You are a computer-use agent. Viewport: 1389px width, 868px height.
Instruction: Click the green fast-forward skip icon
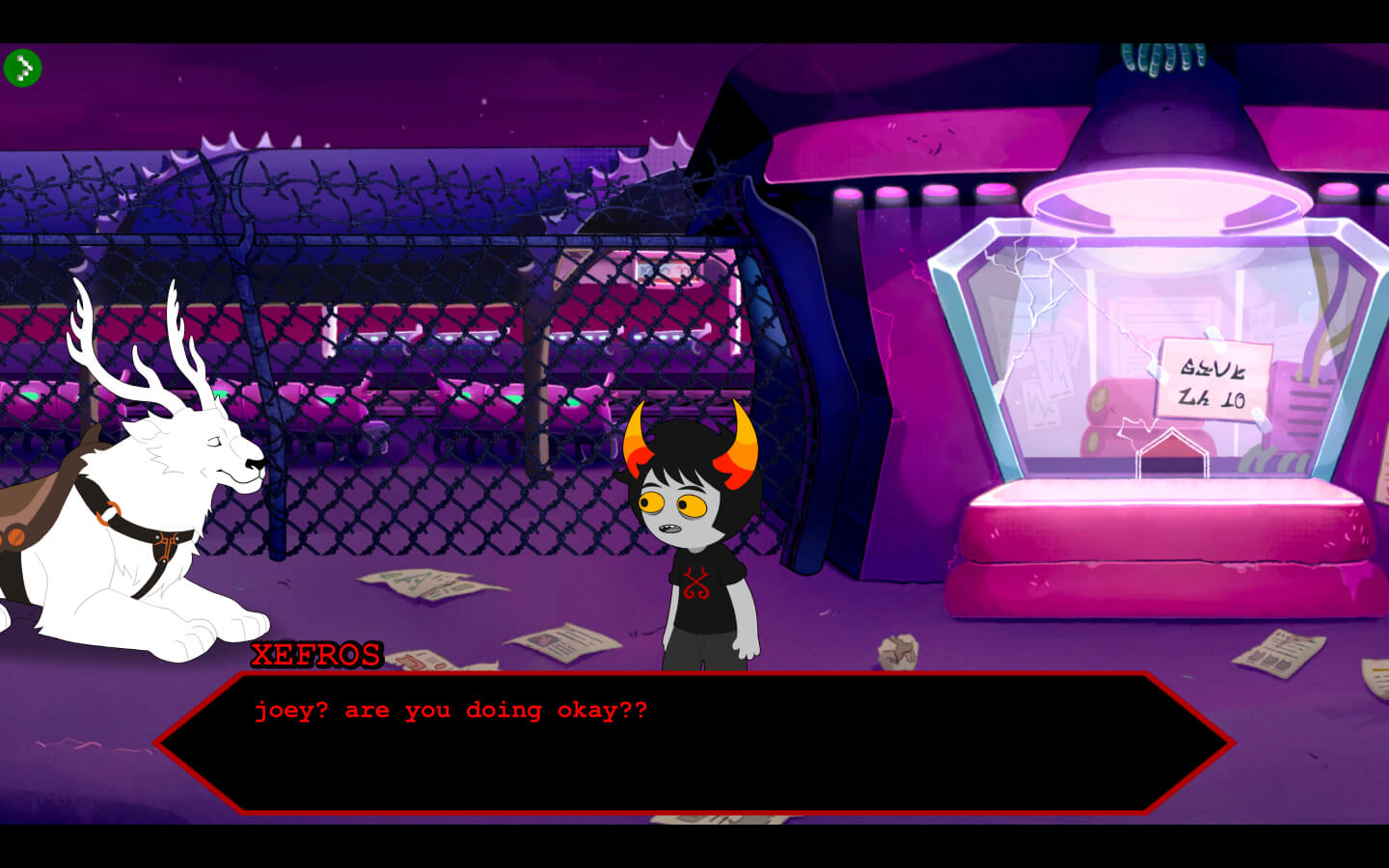pos(22,68)
